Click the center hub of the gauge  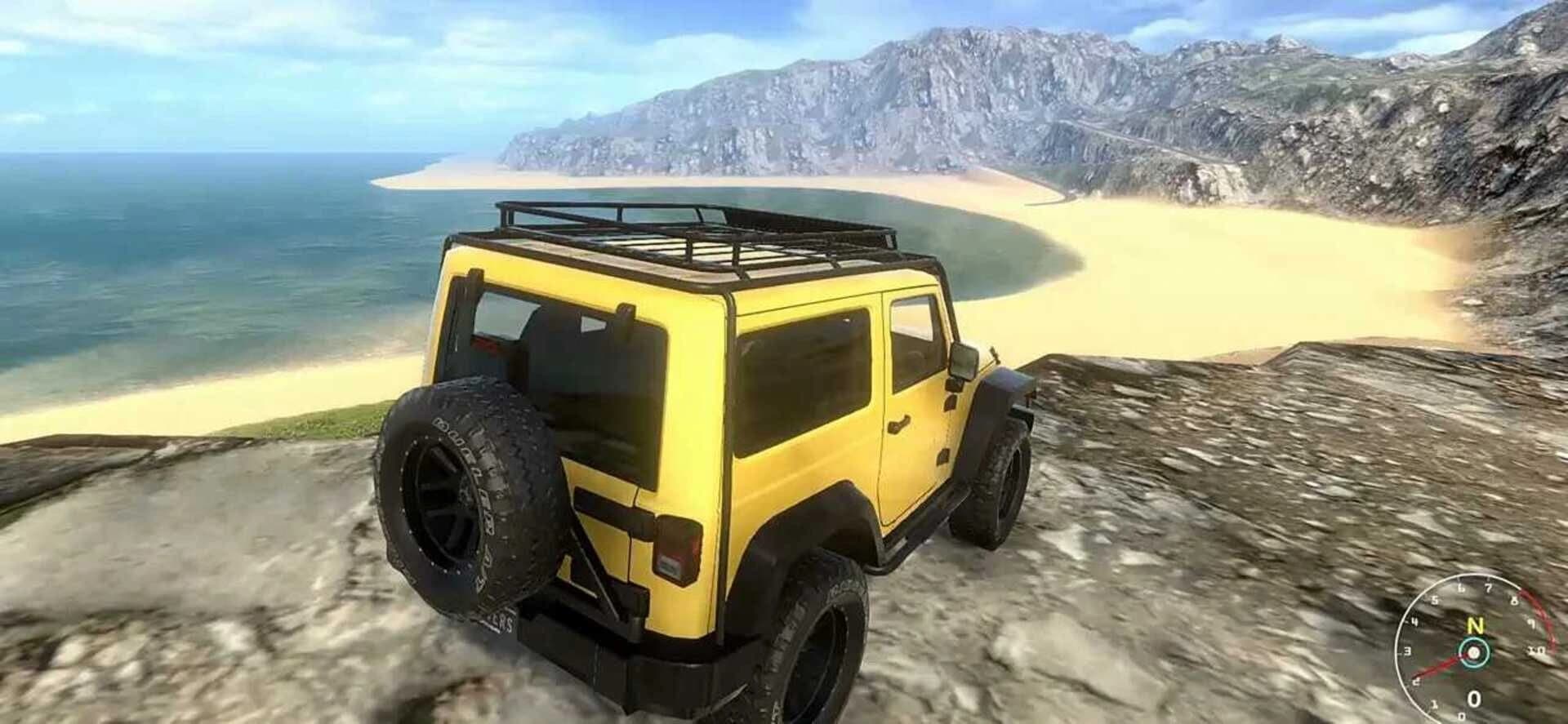1473,652
